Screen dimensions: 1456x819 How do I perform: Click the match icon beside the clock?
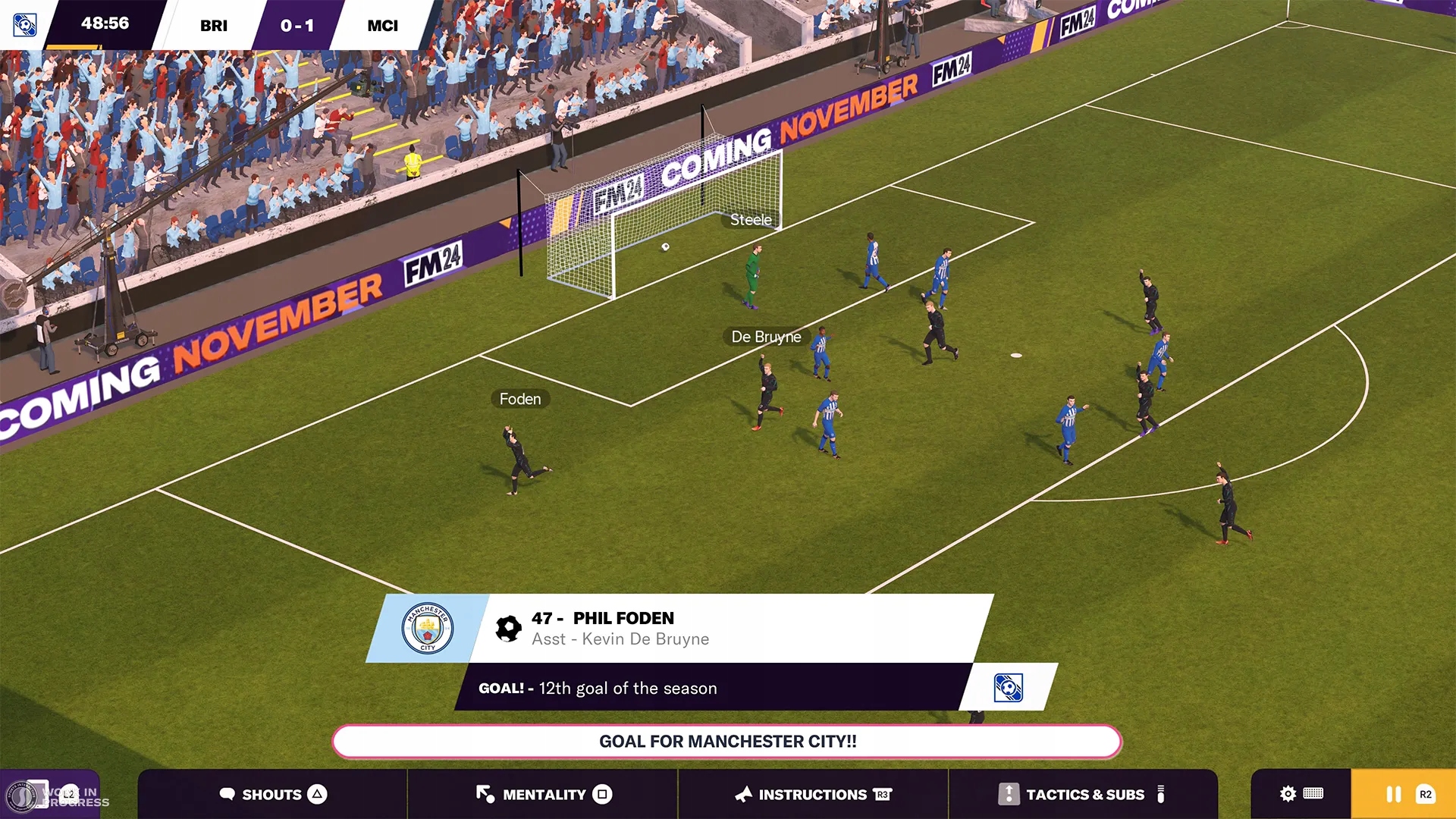[25, 25]
